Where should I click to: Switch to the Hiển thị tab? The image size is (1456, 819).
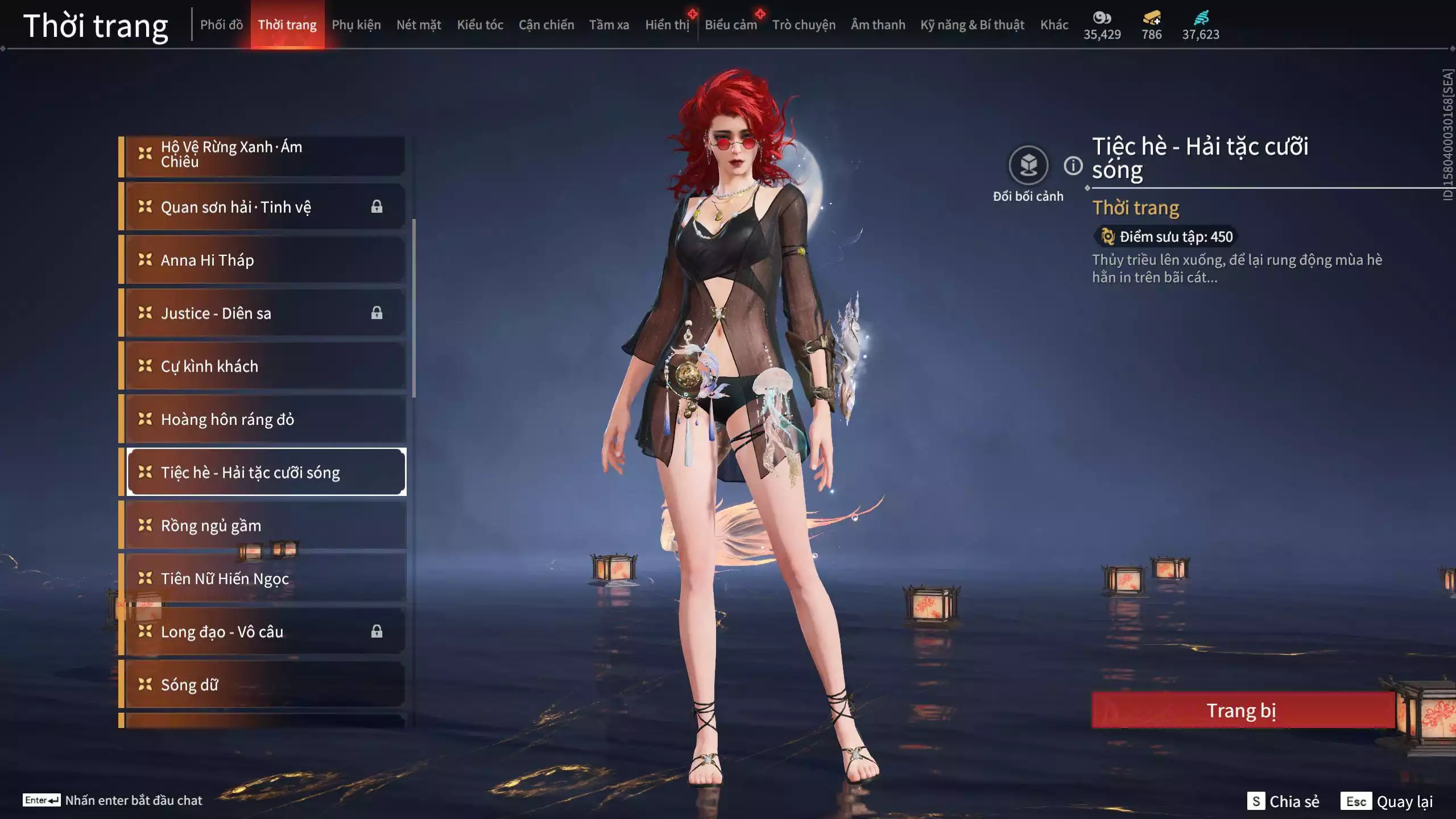[667, 25]
